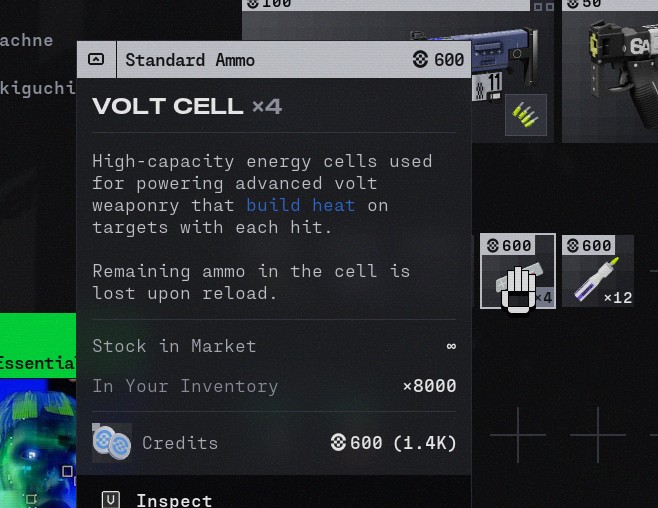The width and height of the screenshot is (658, 508).
Task: Choose the x12 ammo item priced 600
Action: tap(597, 271)
